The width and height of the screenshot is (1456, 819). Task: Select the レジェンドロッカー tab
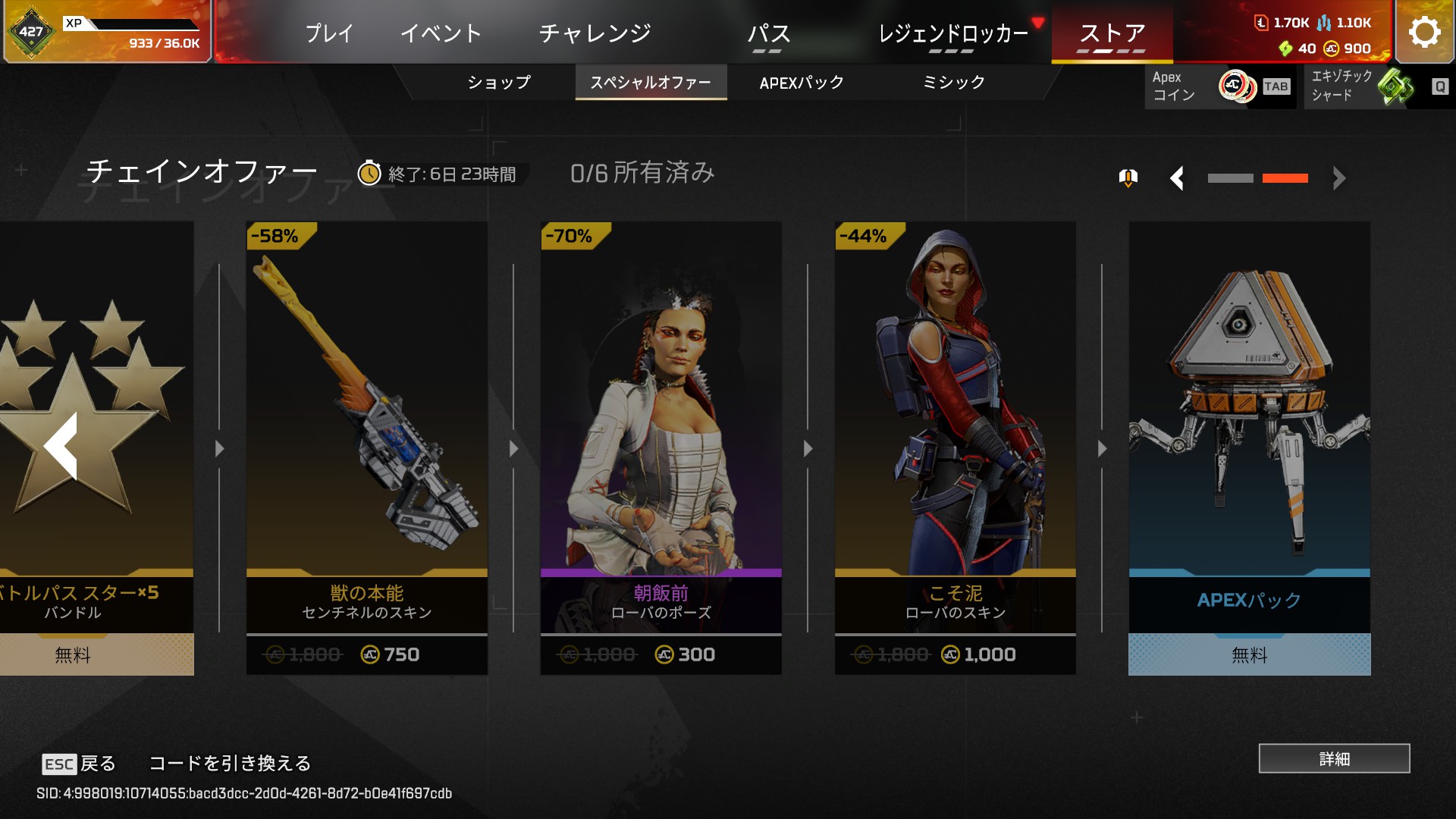click(952, 33)
